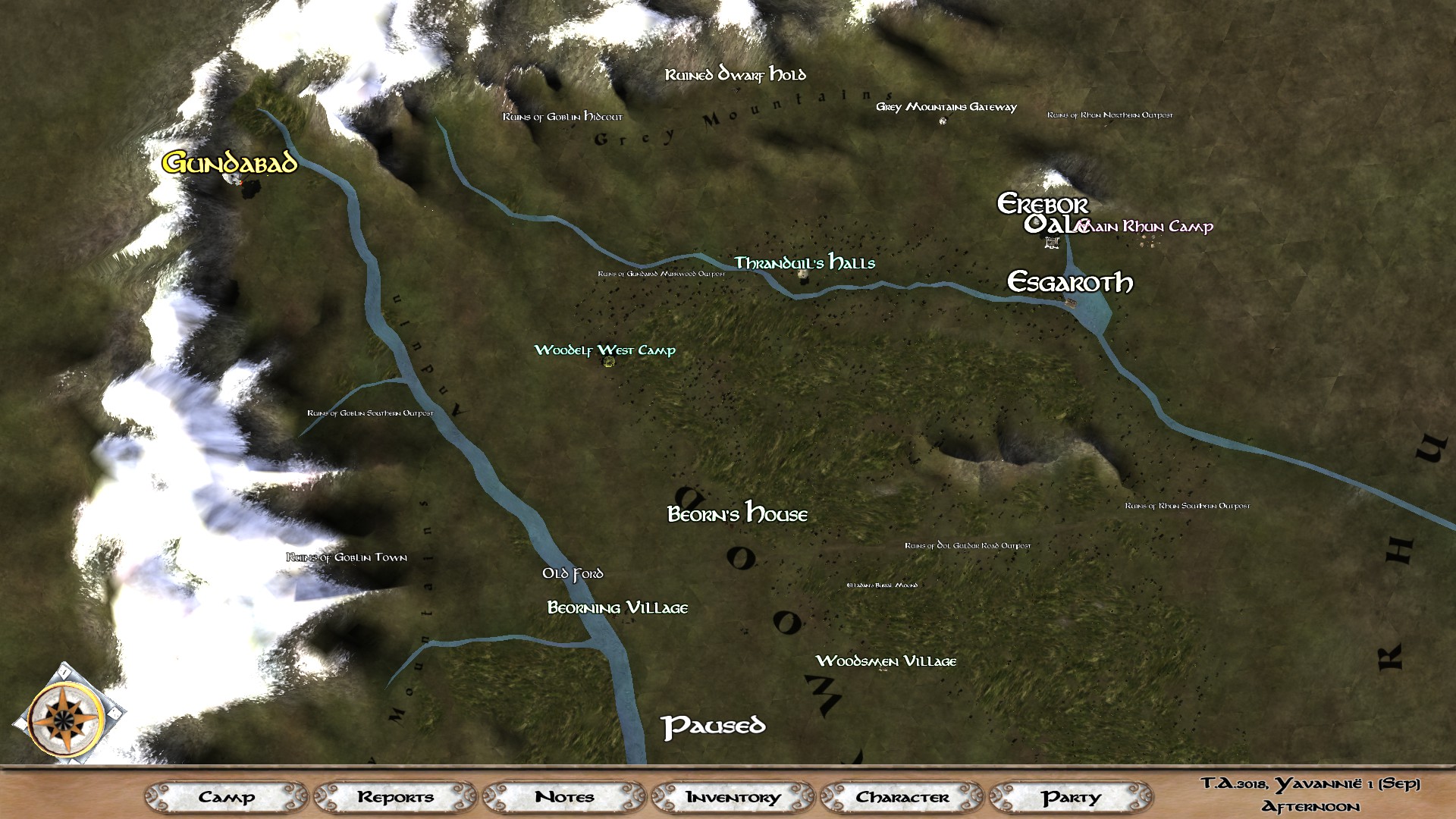
Task: Select Ruins of Goblin Town label
Action: (347, 557)
